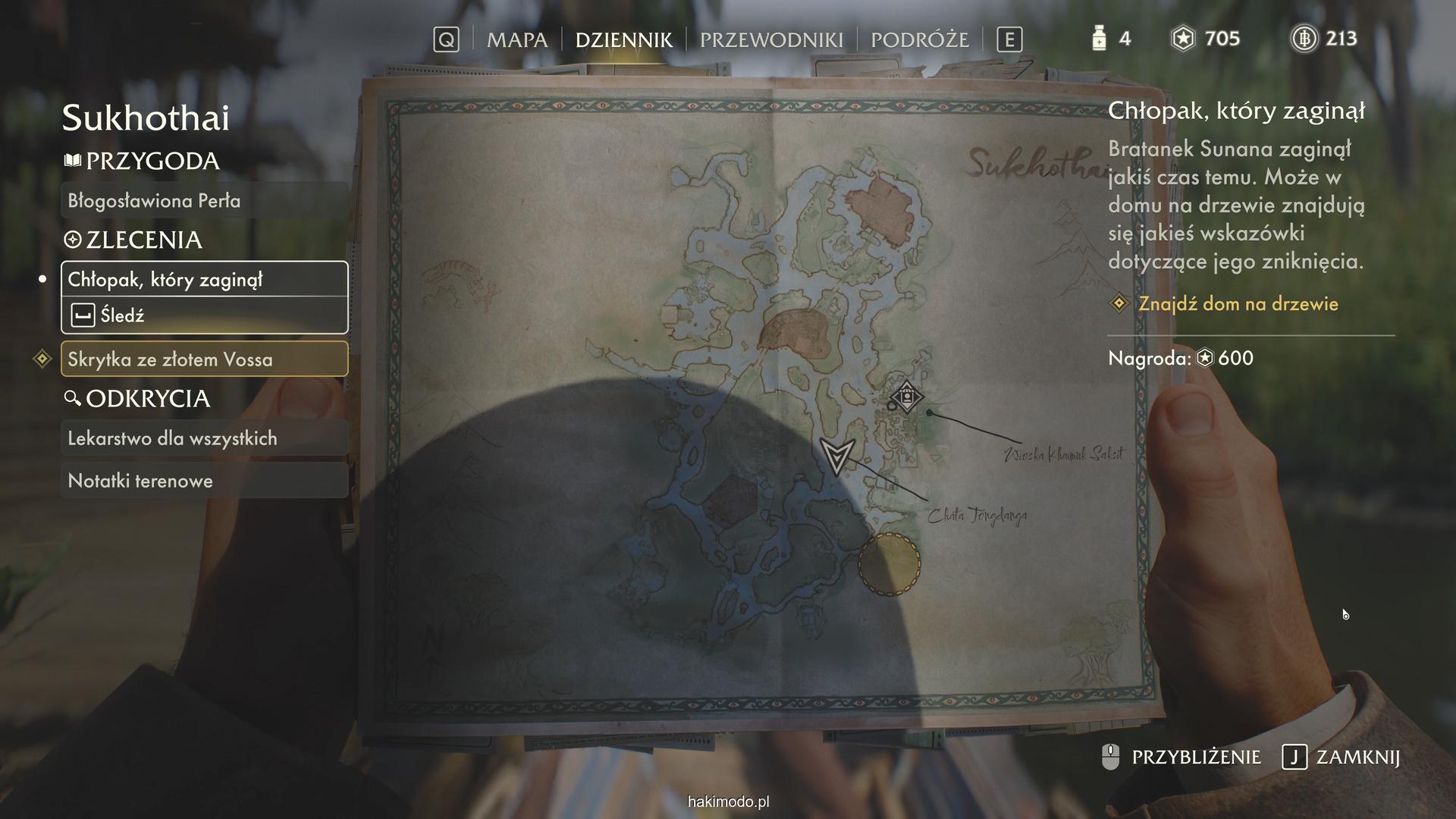Open the Błogosławiona Perła adventure entry
This screenshot has width=1456, height=819.
pos(204,201)
